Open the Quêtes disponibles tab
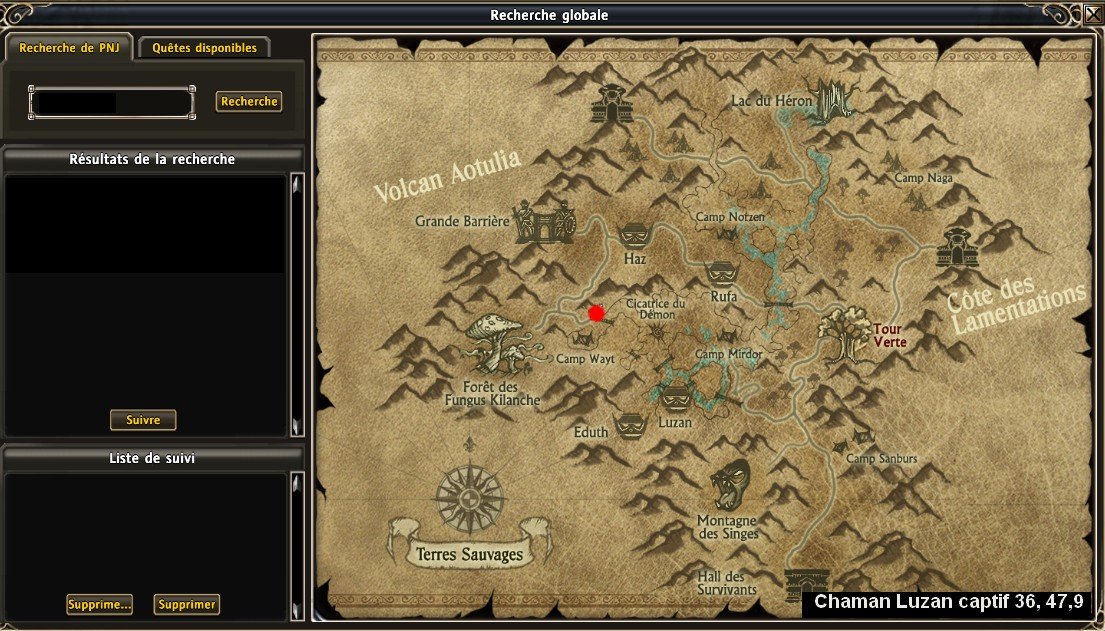This screenshot has height=631, width=1105. pyautogui.click(x=204, y=47)
